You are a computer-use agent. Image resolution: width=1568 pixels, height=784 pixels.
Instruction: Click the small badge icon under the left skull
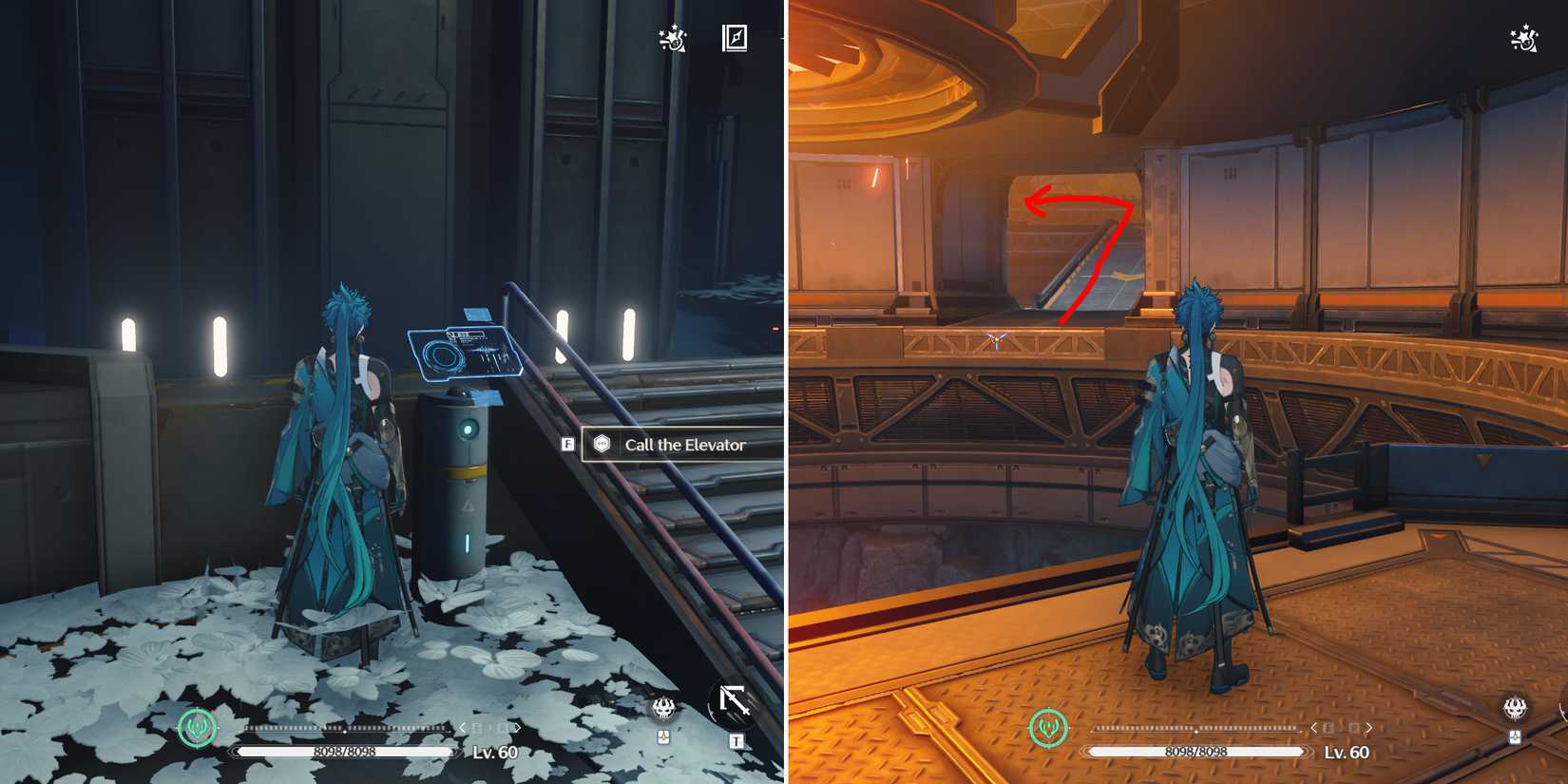pyautogui.click(x=665, y=738)
